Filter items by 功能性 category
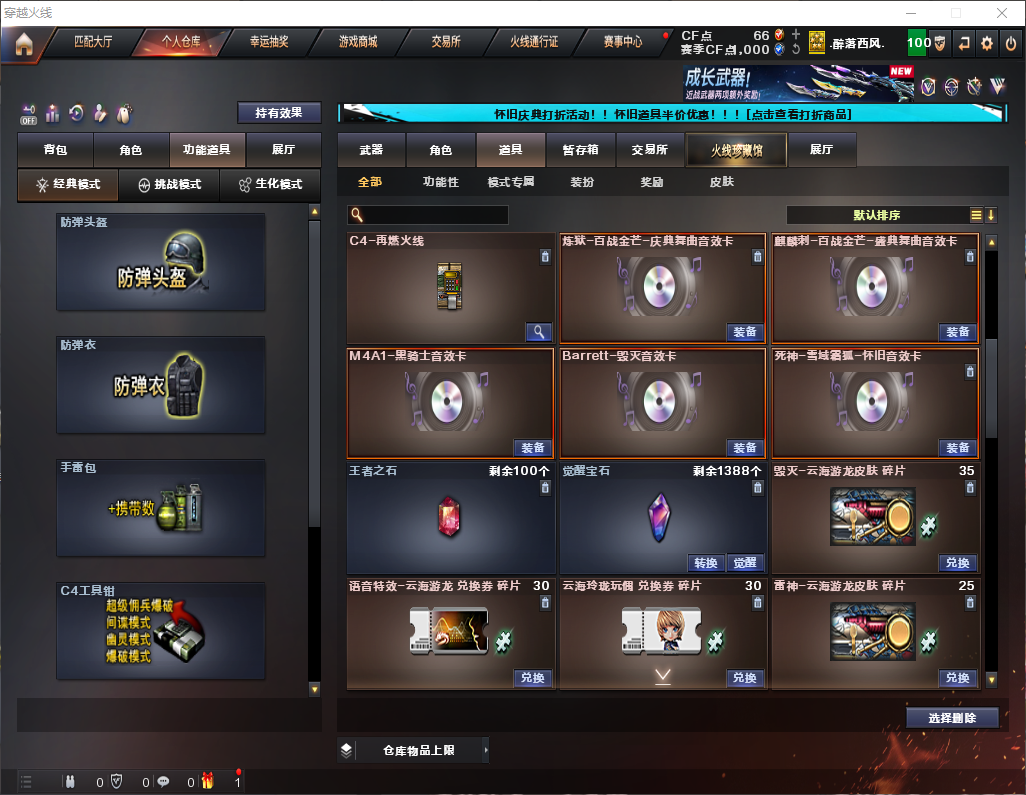The image size is (1026, 795). pos(440,182)
